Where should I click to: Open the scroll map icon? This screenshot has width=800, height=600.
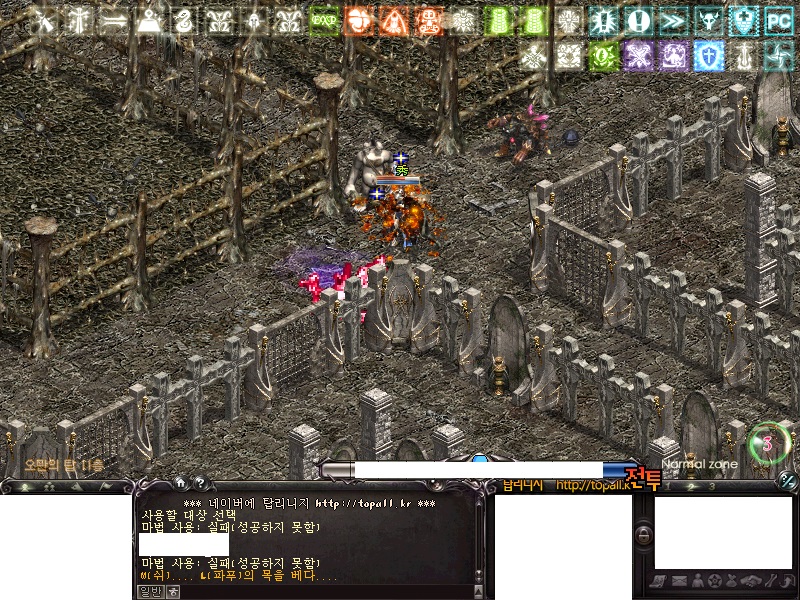pyautogui.click(x=659, y=581)
